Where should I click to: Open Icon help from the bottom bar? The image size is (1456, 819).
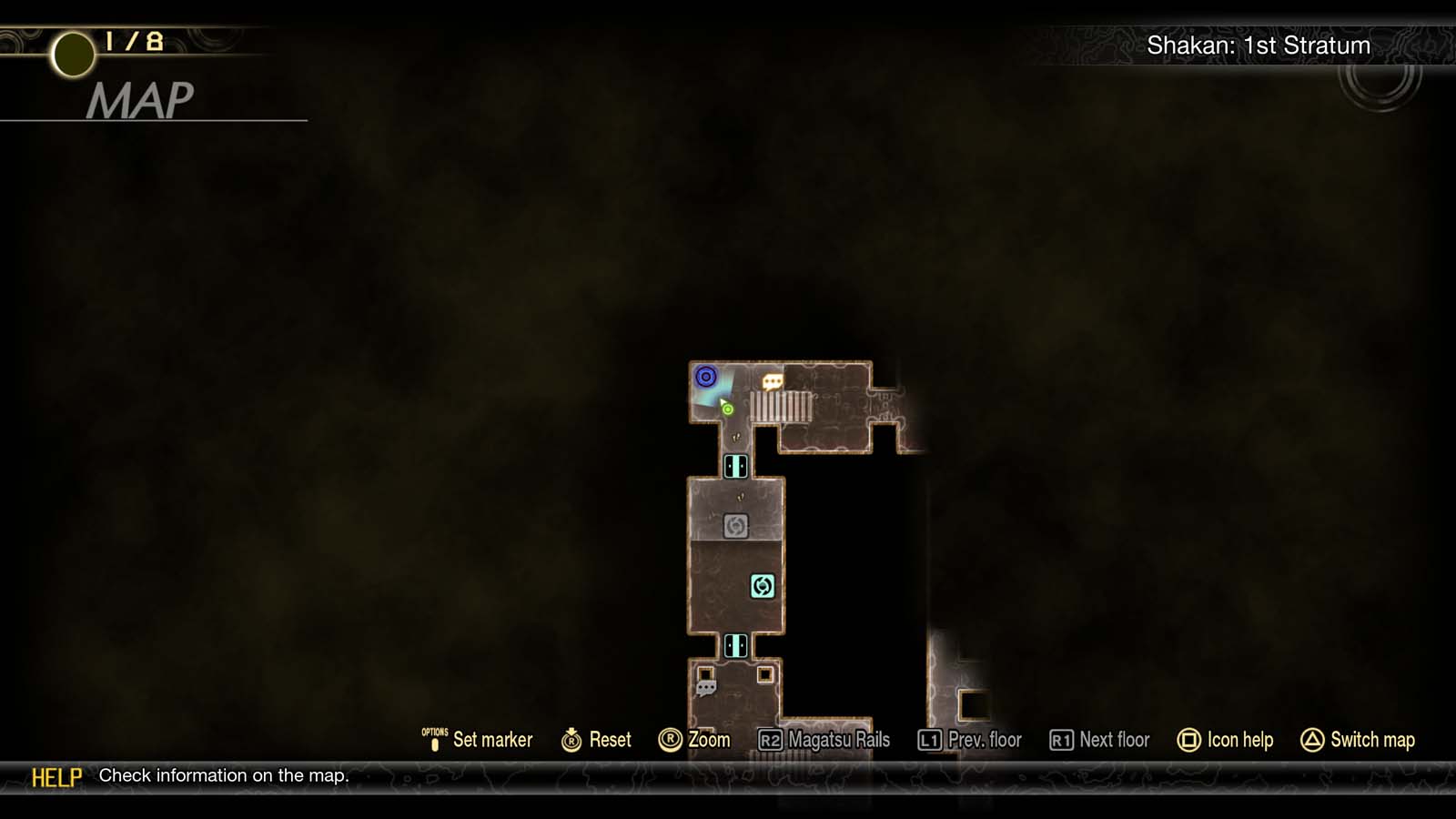click(x=1226, y=740)
